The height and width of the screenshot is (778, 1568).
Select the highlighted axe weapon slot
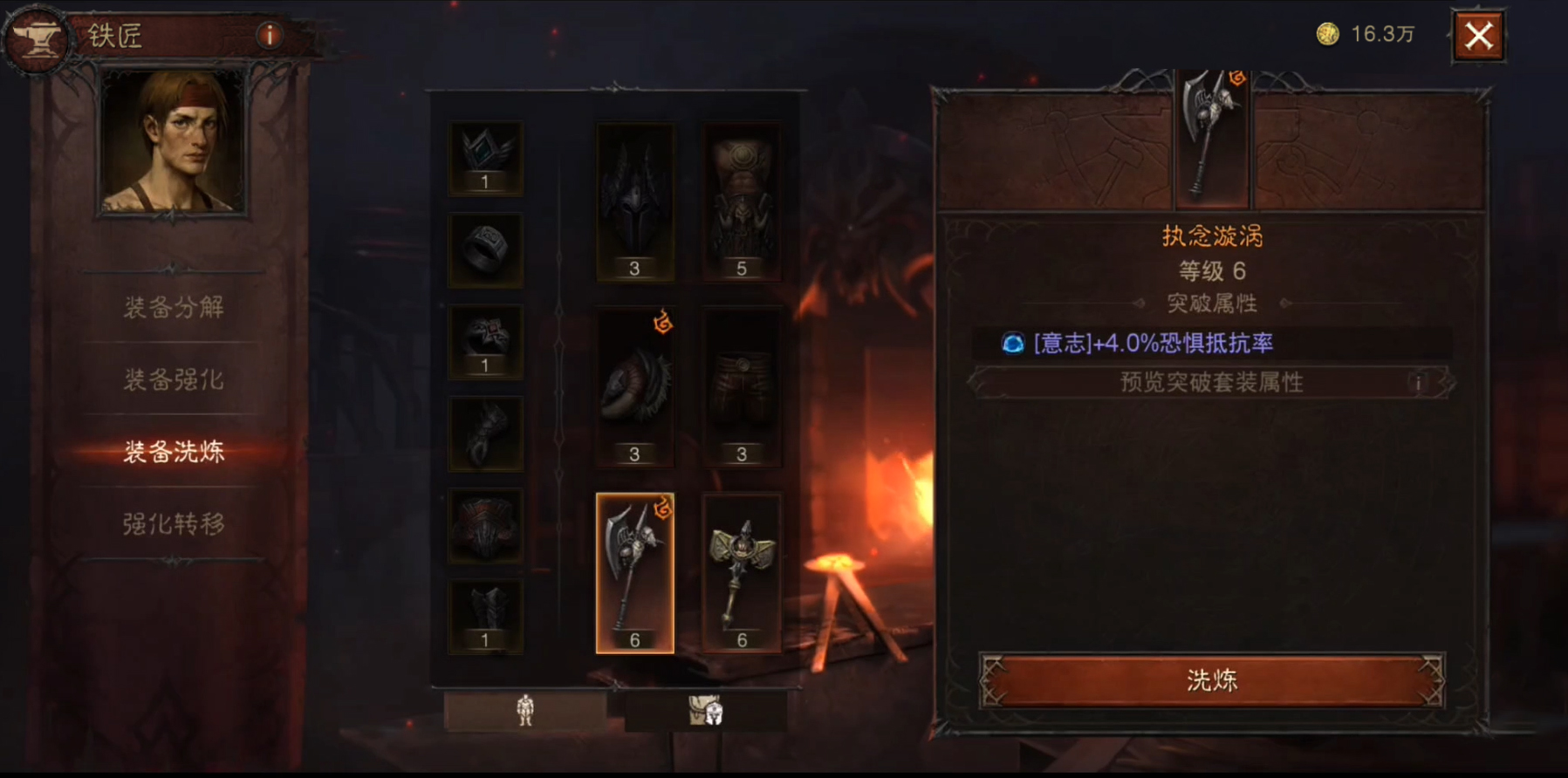634,573
